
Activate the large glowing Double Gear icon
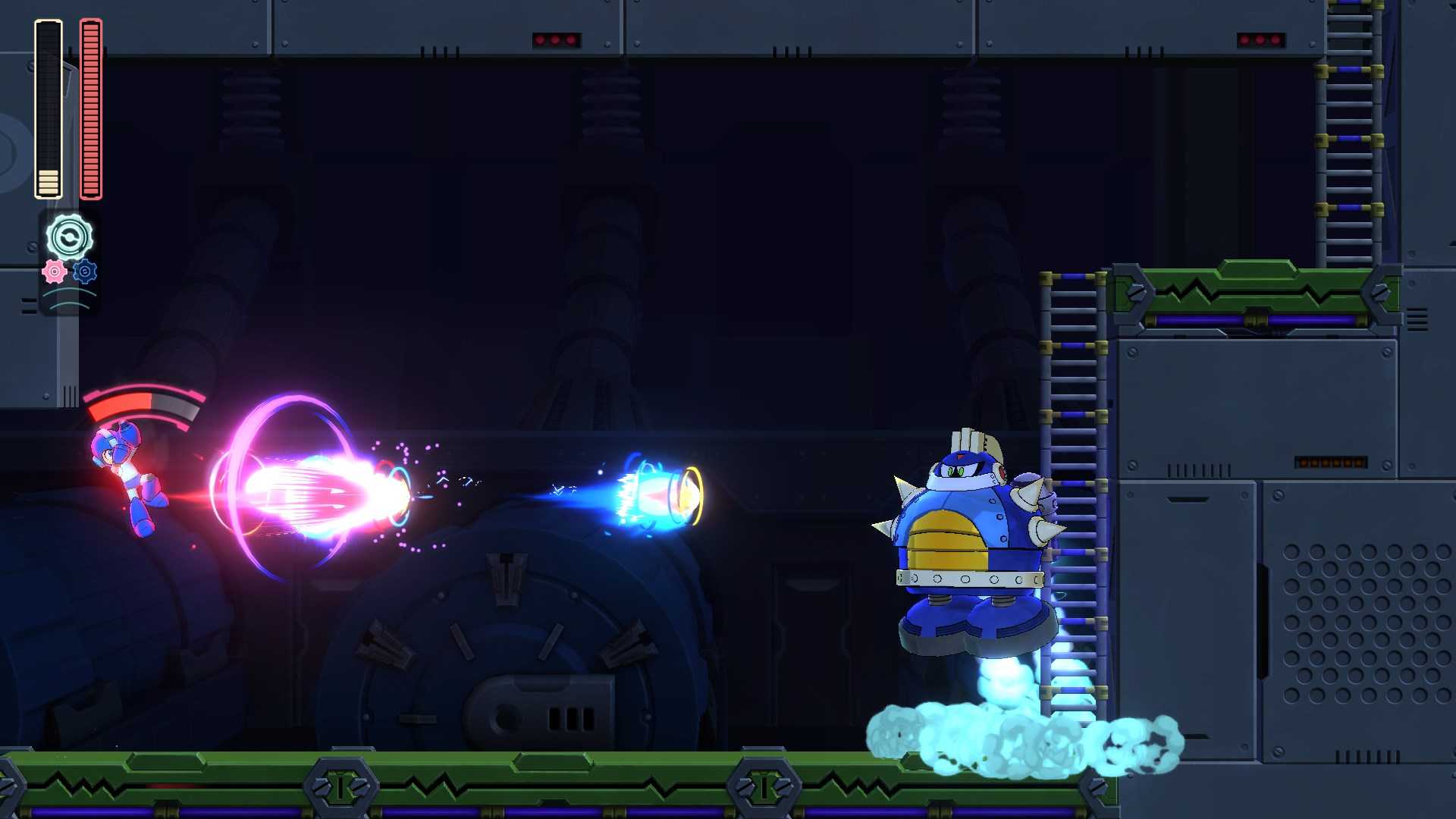click(68, 237)
